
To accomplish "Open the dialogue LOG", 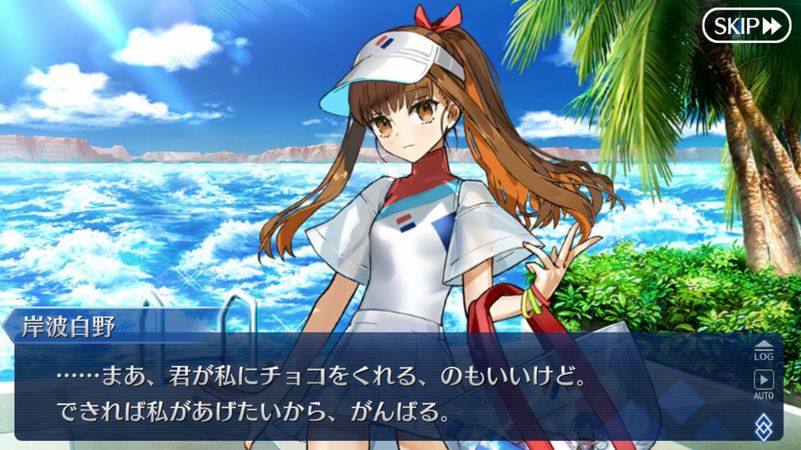I will point(764,349).
